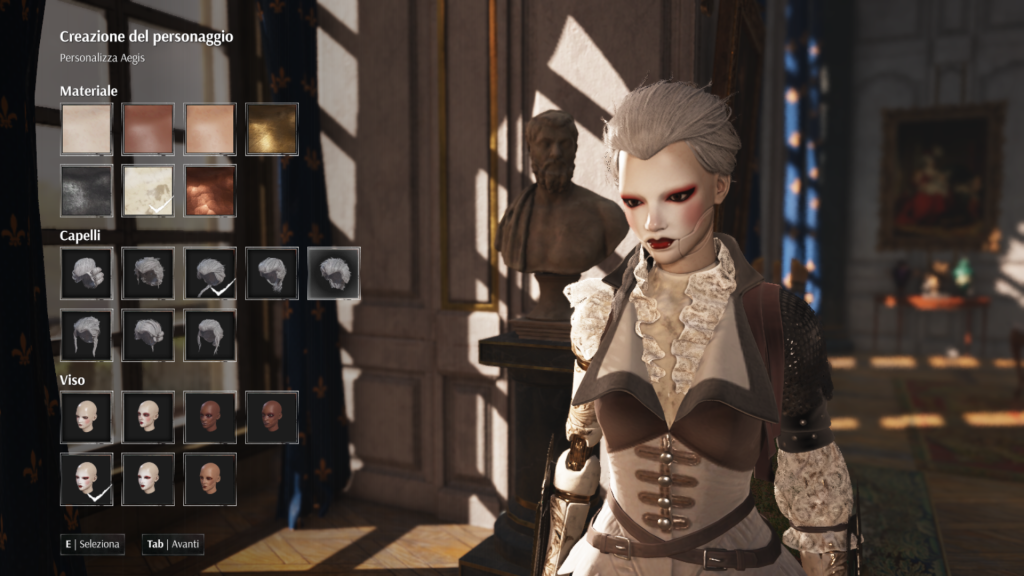This screenshot has width=1024, height=576.
Task: Select the checkmarked white marble material
Action: pyautogui.click(x=148, y=191)
